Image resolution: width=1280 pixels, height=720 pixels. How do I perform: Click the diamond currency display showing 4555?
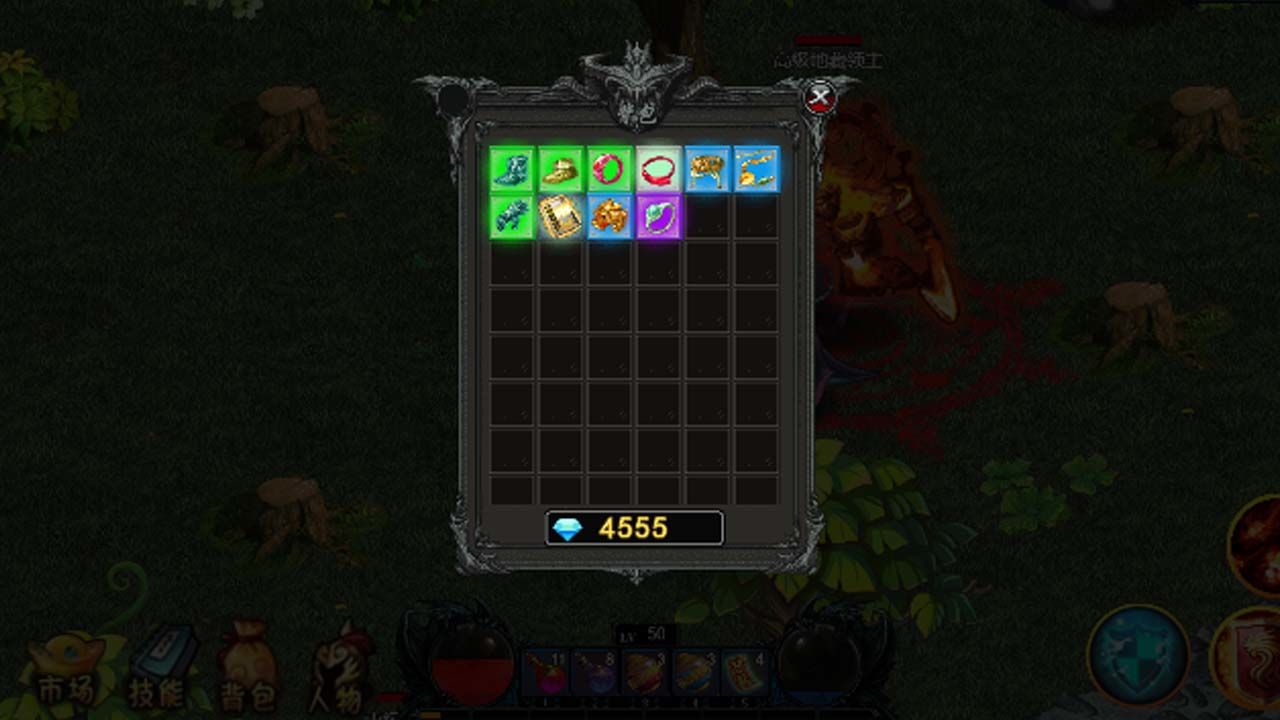point(634,528)
